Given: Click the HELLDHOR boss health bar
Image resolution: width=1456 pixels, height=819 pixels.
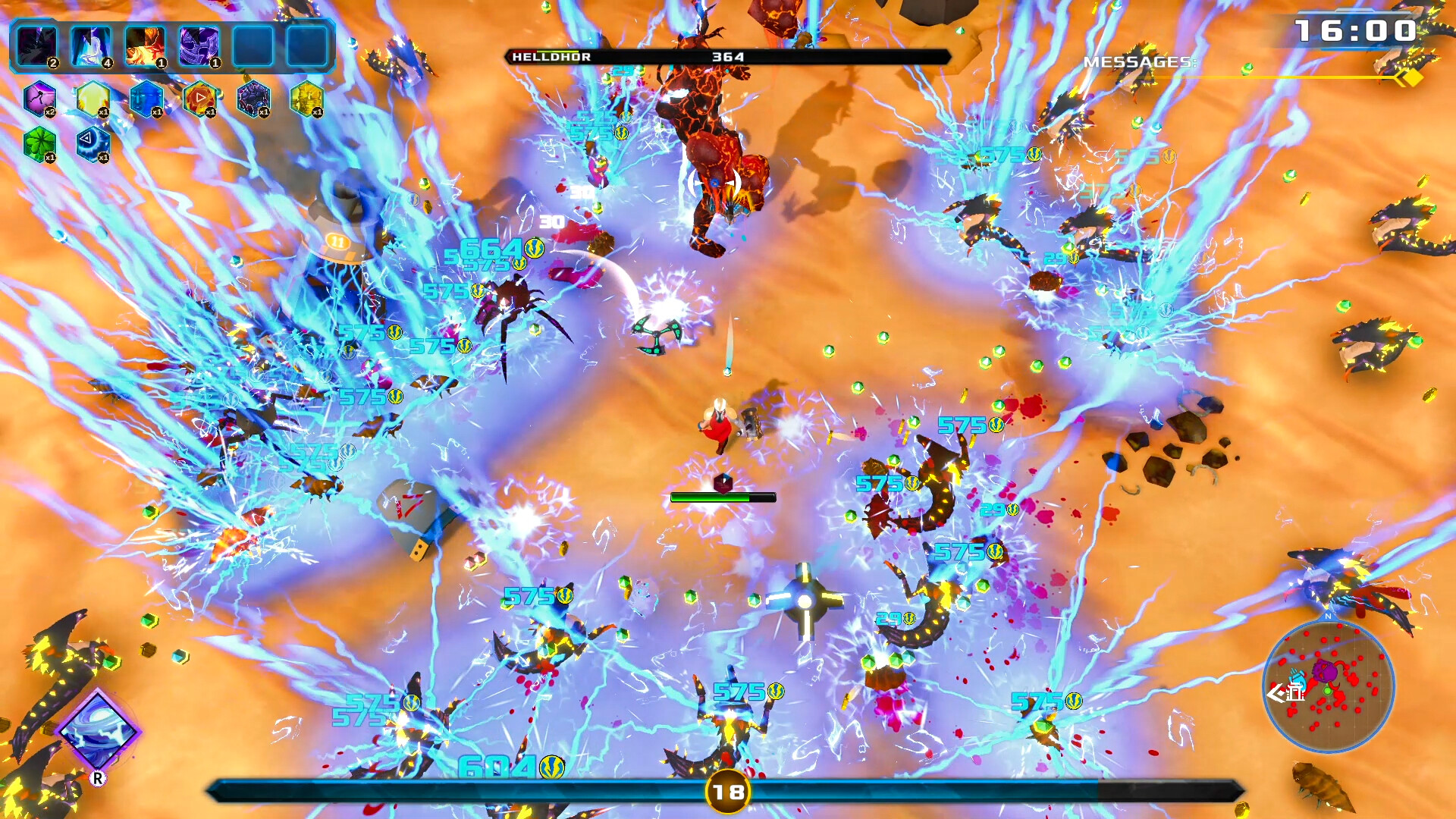Looking at the screenshot, I should (726, 55).
